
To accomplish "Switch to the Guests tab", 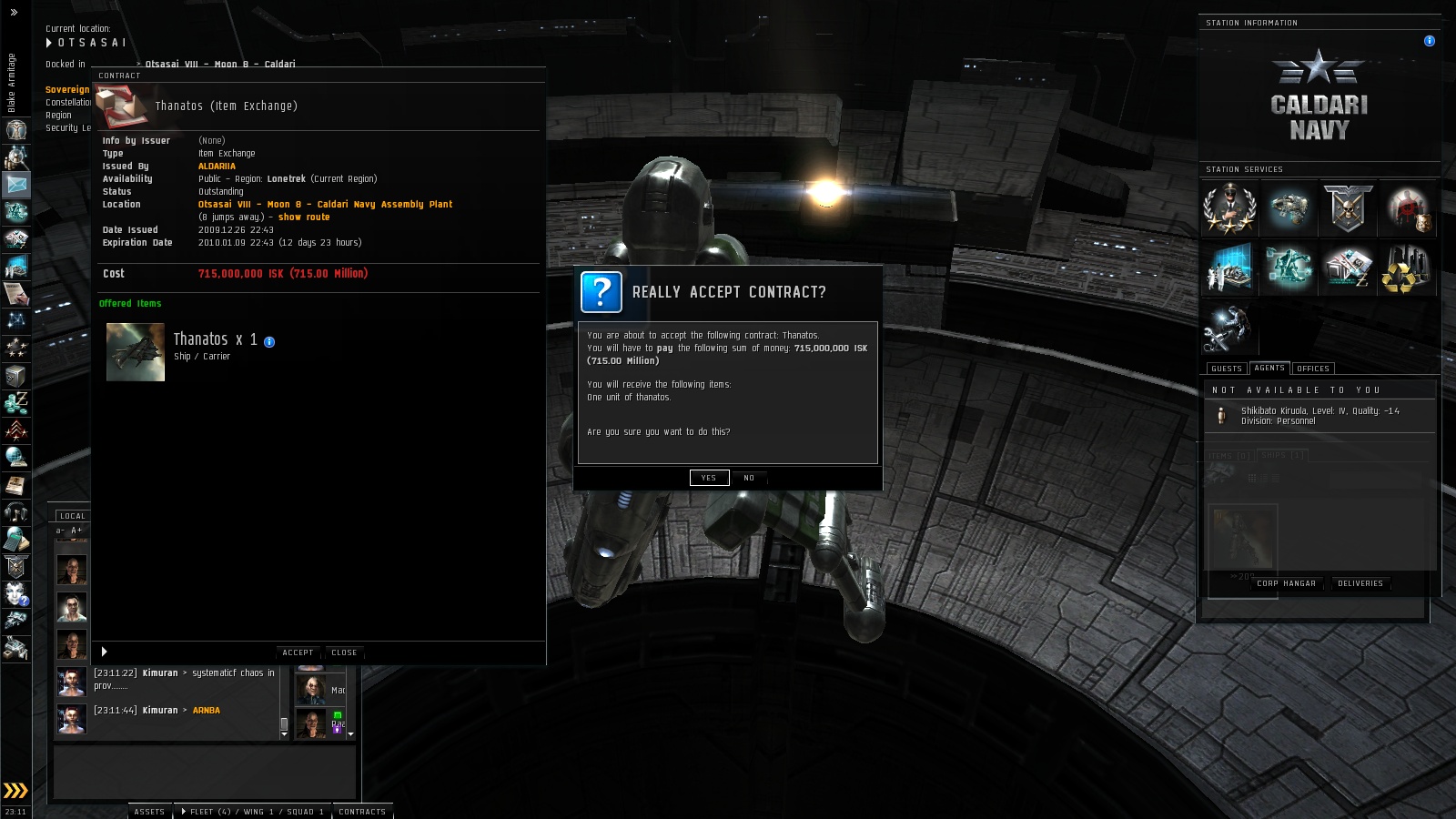I will pyautogui.click(x=1226, y=369).
